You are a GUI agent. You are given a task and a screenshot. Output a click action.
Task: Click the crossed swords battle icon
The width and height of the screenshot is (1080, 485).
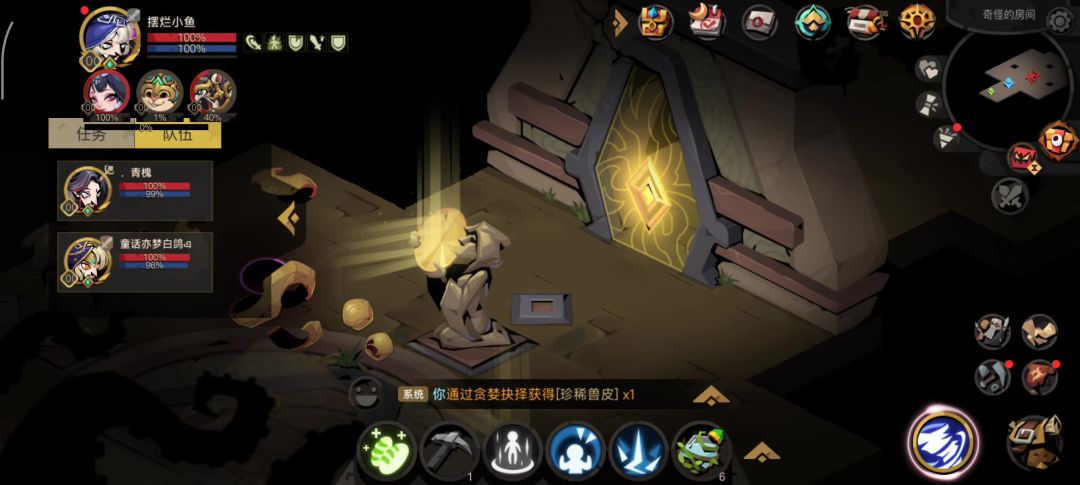[x=1010, y=195]
